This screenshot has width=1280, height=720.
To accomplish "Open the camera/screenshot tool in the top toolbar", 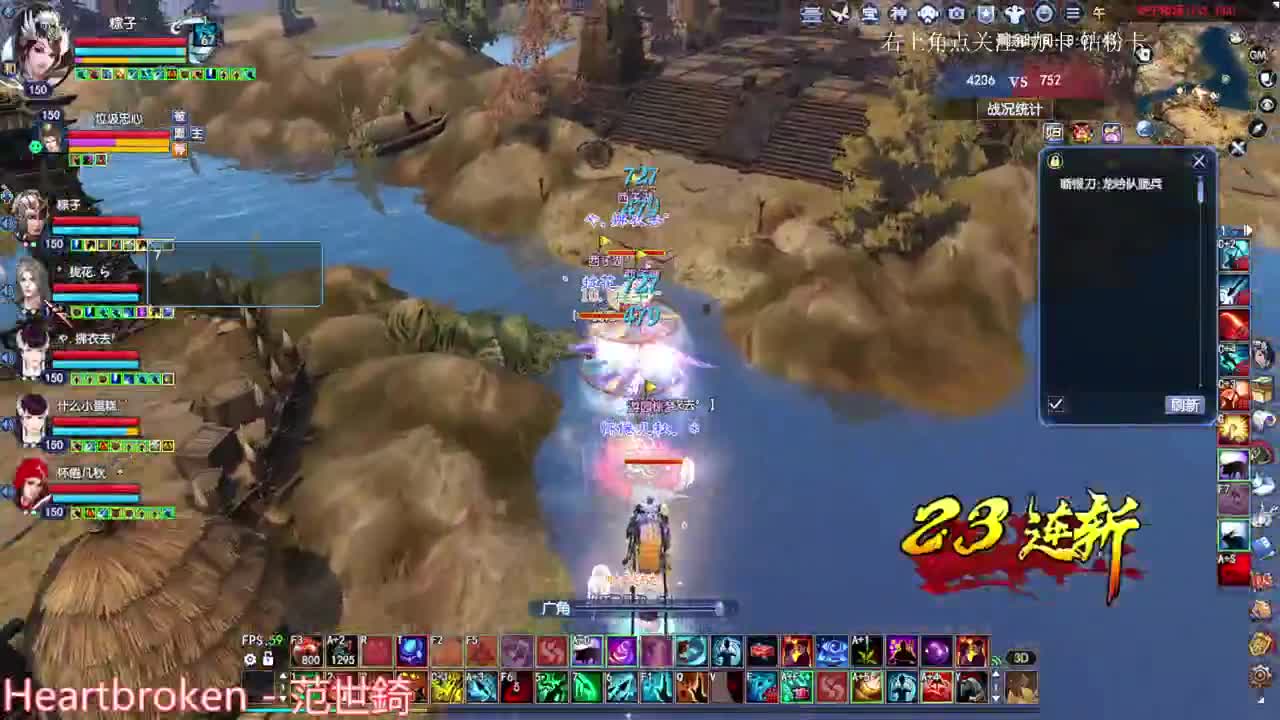I will click(x=956, y=15).
